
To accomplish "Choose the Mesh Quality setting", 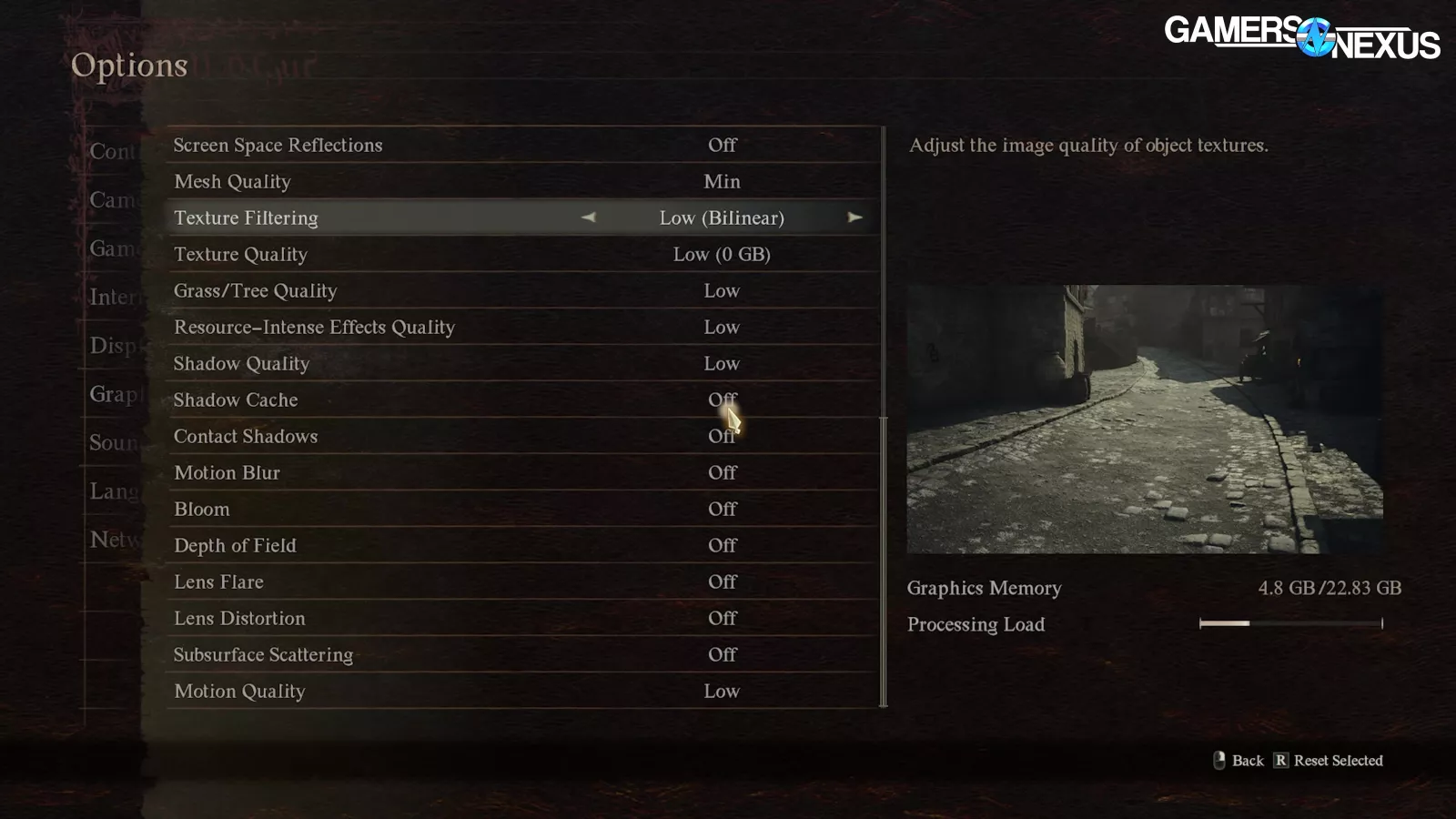I will pyautogui.click(x=523, y=181).
